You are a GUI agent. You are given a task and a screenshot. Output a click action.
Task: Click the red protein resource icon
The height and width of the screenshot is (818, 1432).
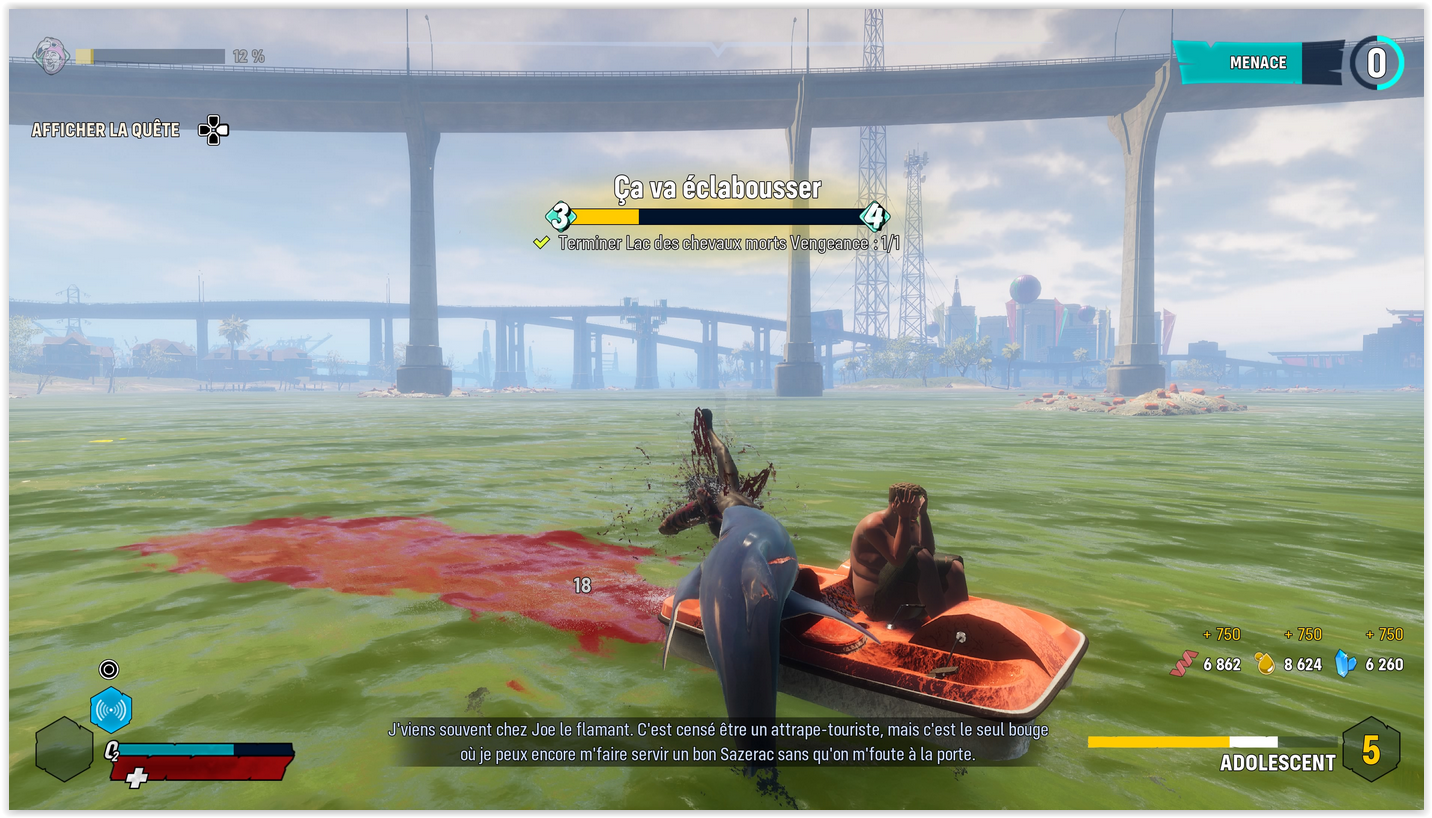[1184, 664]
